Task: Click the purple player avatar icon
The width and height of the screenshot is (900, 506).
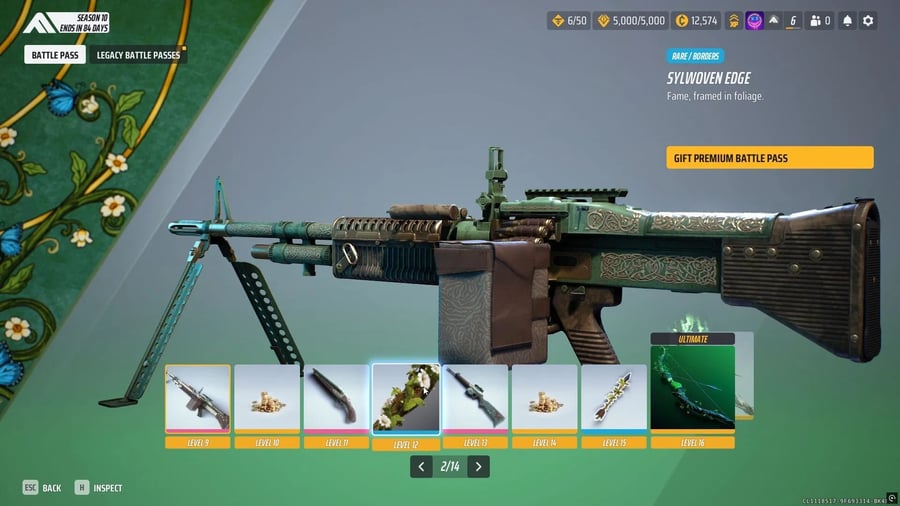Action: tap(755, 20)
